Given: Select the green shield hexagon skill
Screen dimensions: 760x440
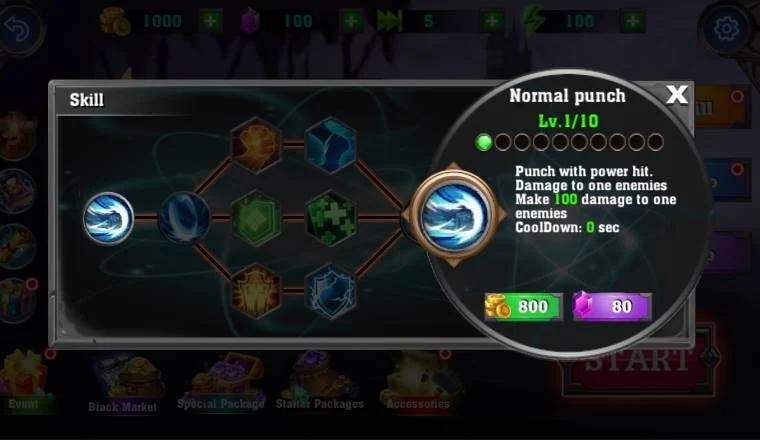Looking at the screenshot, I should point(255,217).
